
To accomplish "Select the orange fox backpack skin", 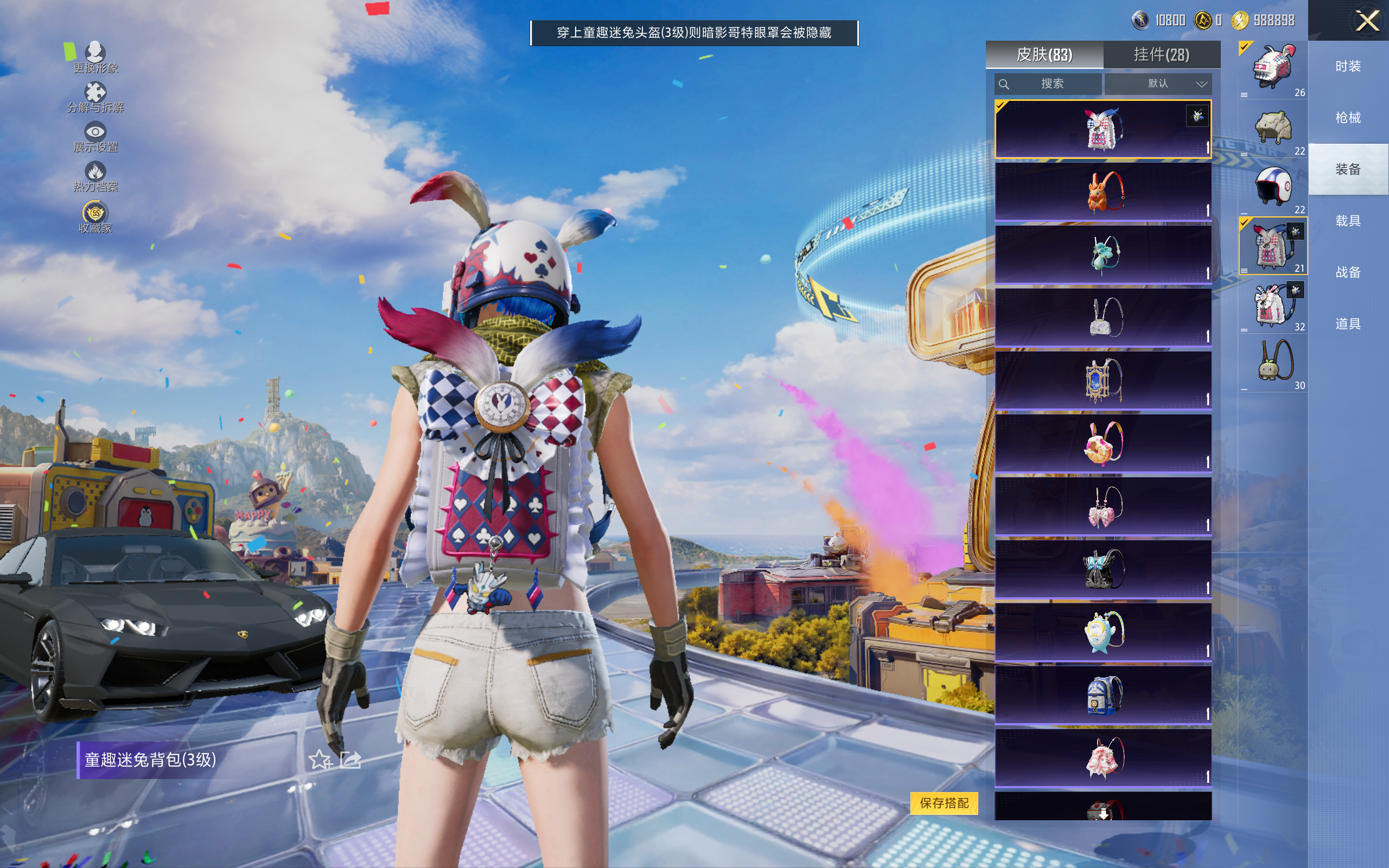I will pyautogui.click(x=1103, y=192).
